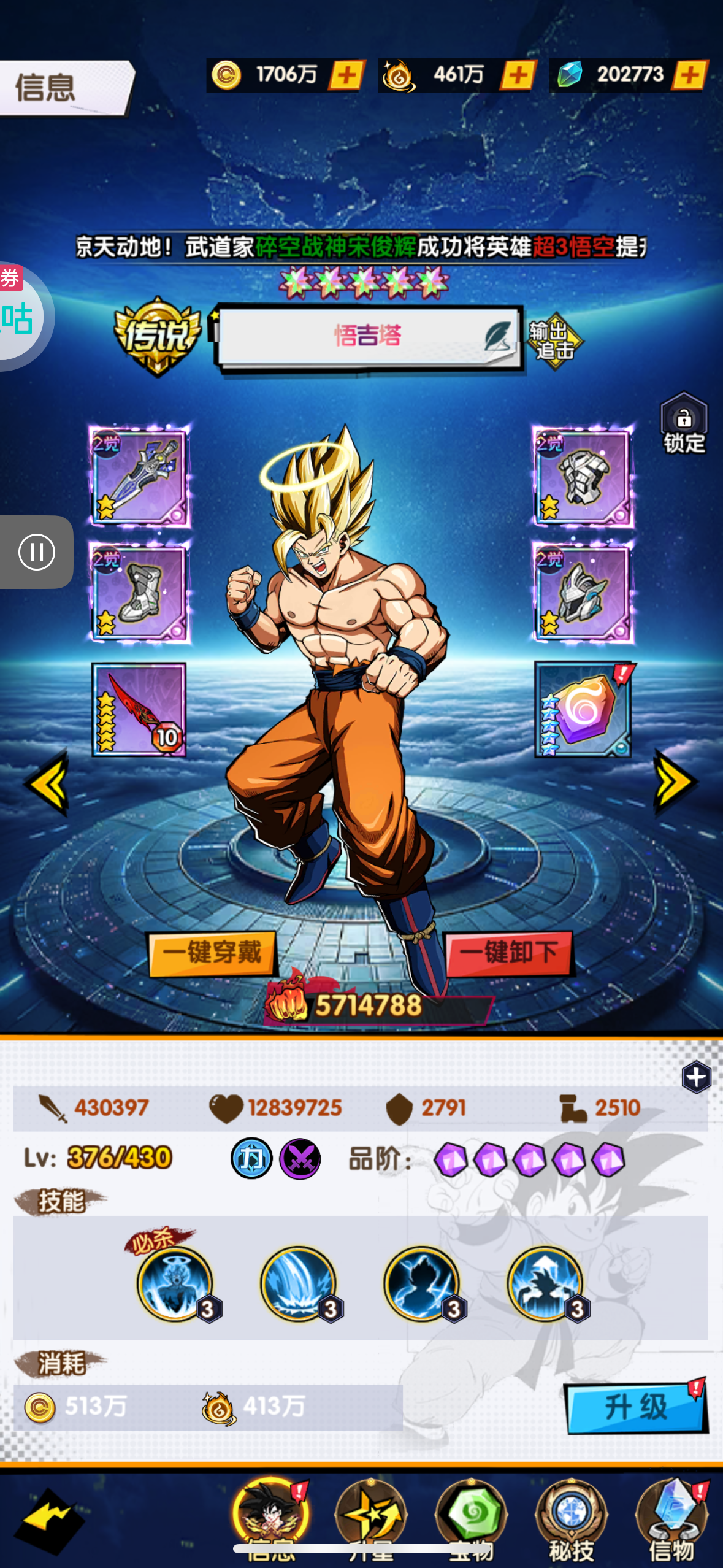The width and height of the screenshot is (723, 1568).
Task: Show the next hero with right arrow
Action: coord(675,782)
